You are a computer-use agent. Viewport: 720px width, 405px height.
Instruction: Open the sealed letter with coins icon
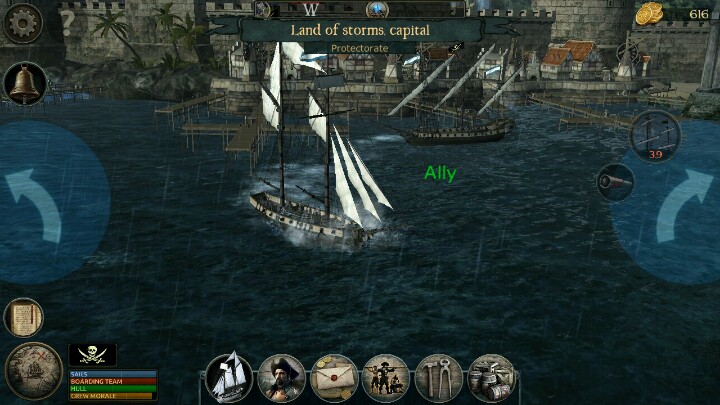pyautogui.click(x=334, y=378)
